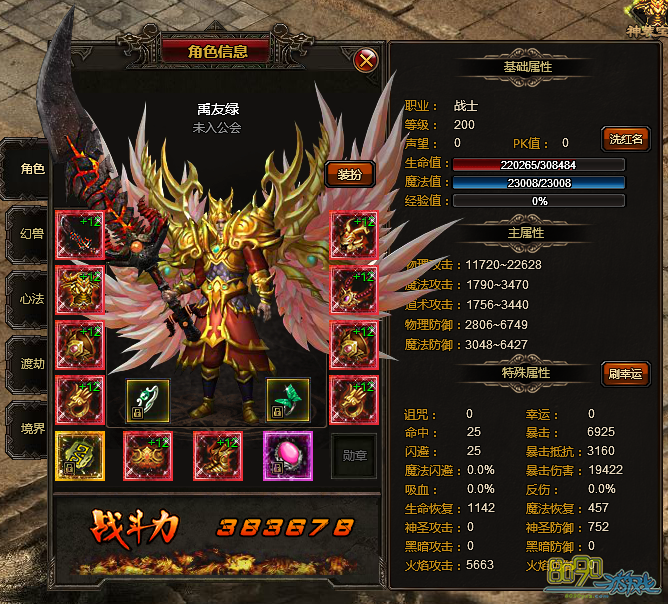Show the 境界 tab

[30, 428]
